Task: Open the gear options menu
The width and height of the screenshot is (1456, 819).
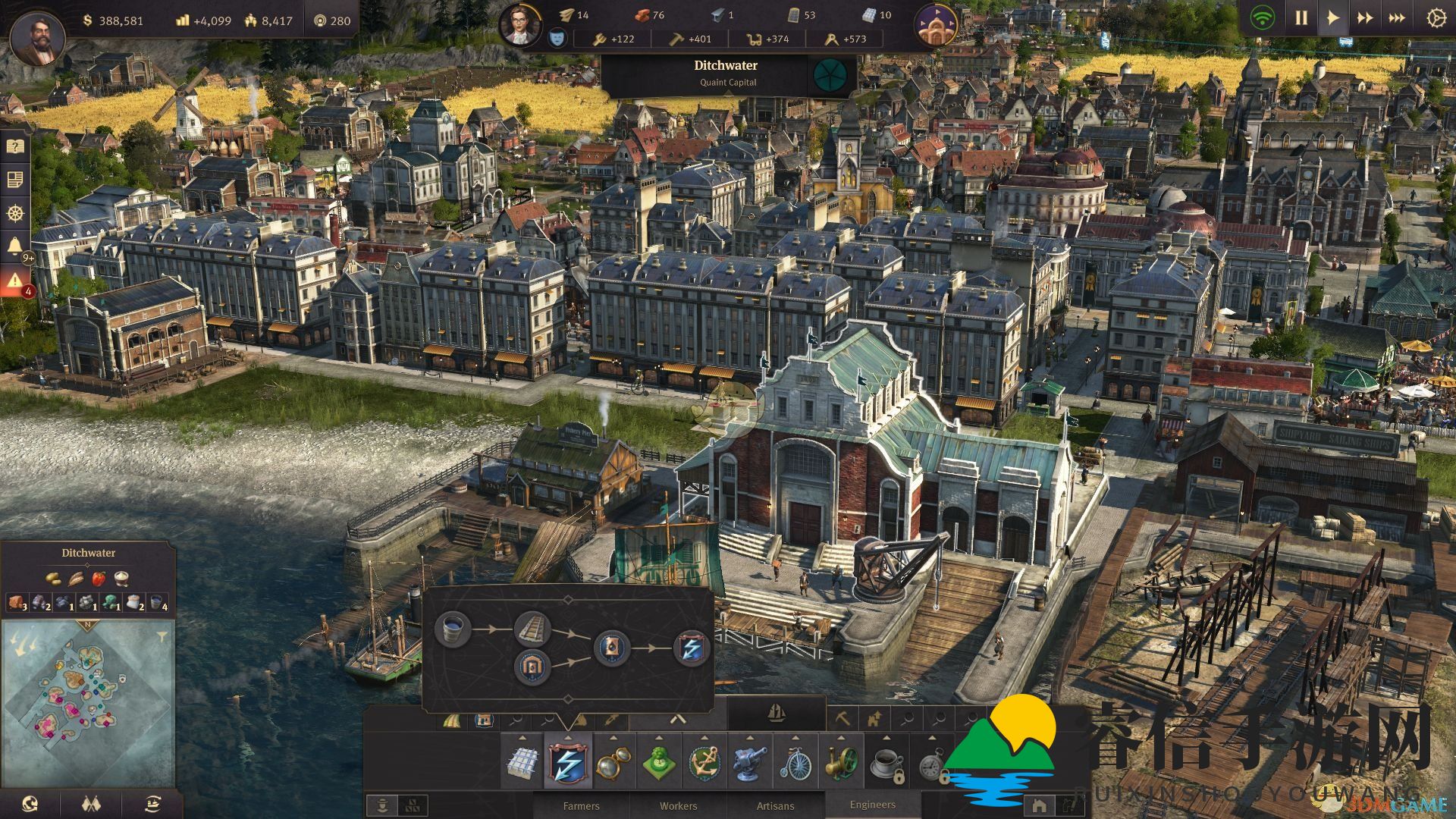Action: pos(1436,18)
